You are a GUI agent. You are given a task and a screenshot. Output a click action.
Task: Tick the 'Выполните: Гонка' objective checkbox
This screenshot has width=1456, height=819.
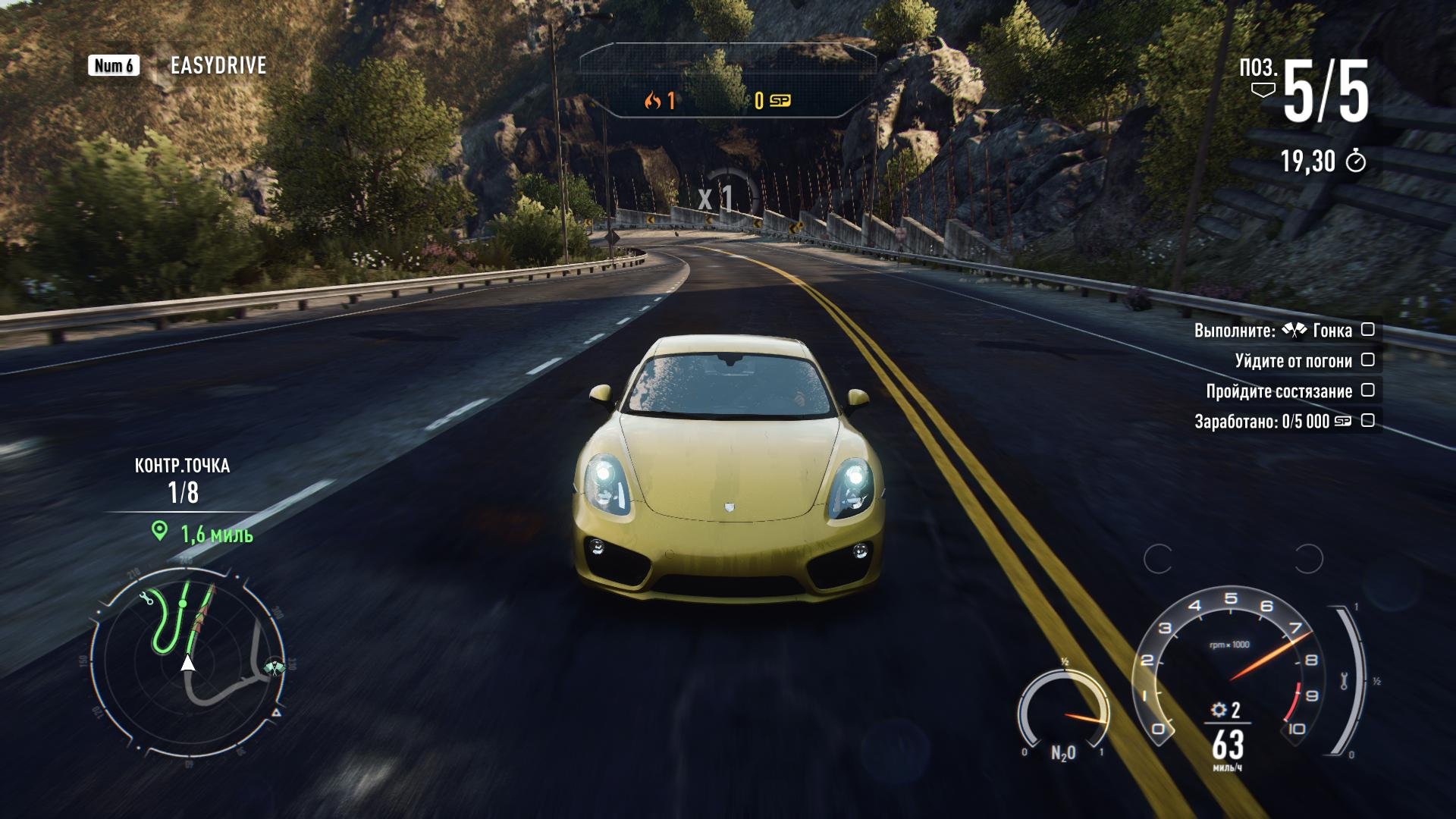click(x=1367, y=330)
